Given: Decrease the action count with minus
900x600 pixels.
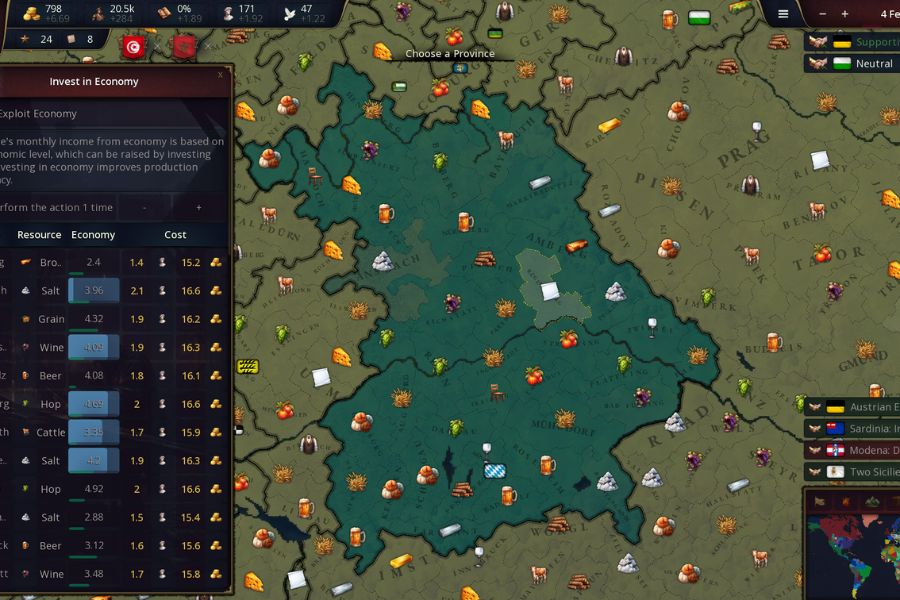Looking at the screenshot, I should pos(145,207).
